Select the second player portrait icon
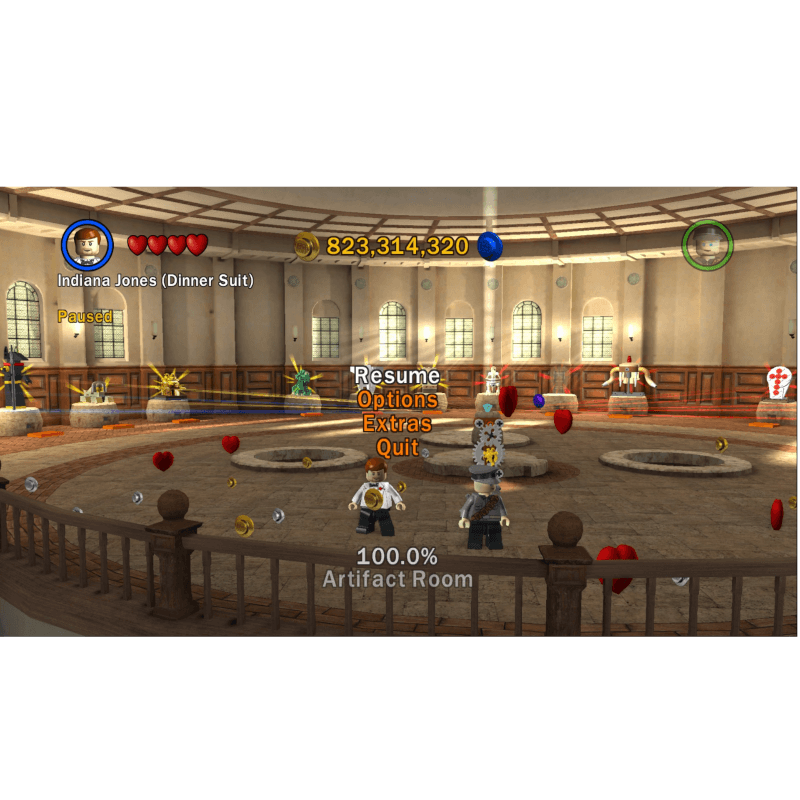Viewport: 800px width, 800px height. (707, 245)
